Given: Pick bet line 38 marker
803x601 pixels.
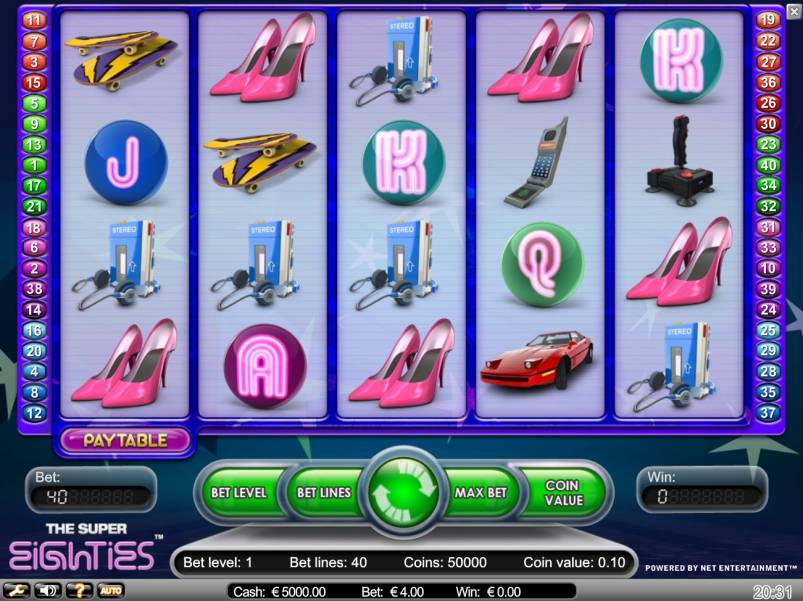Looking at the screenshot, I should coord(34,289).
